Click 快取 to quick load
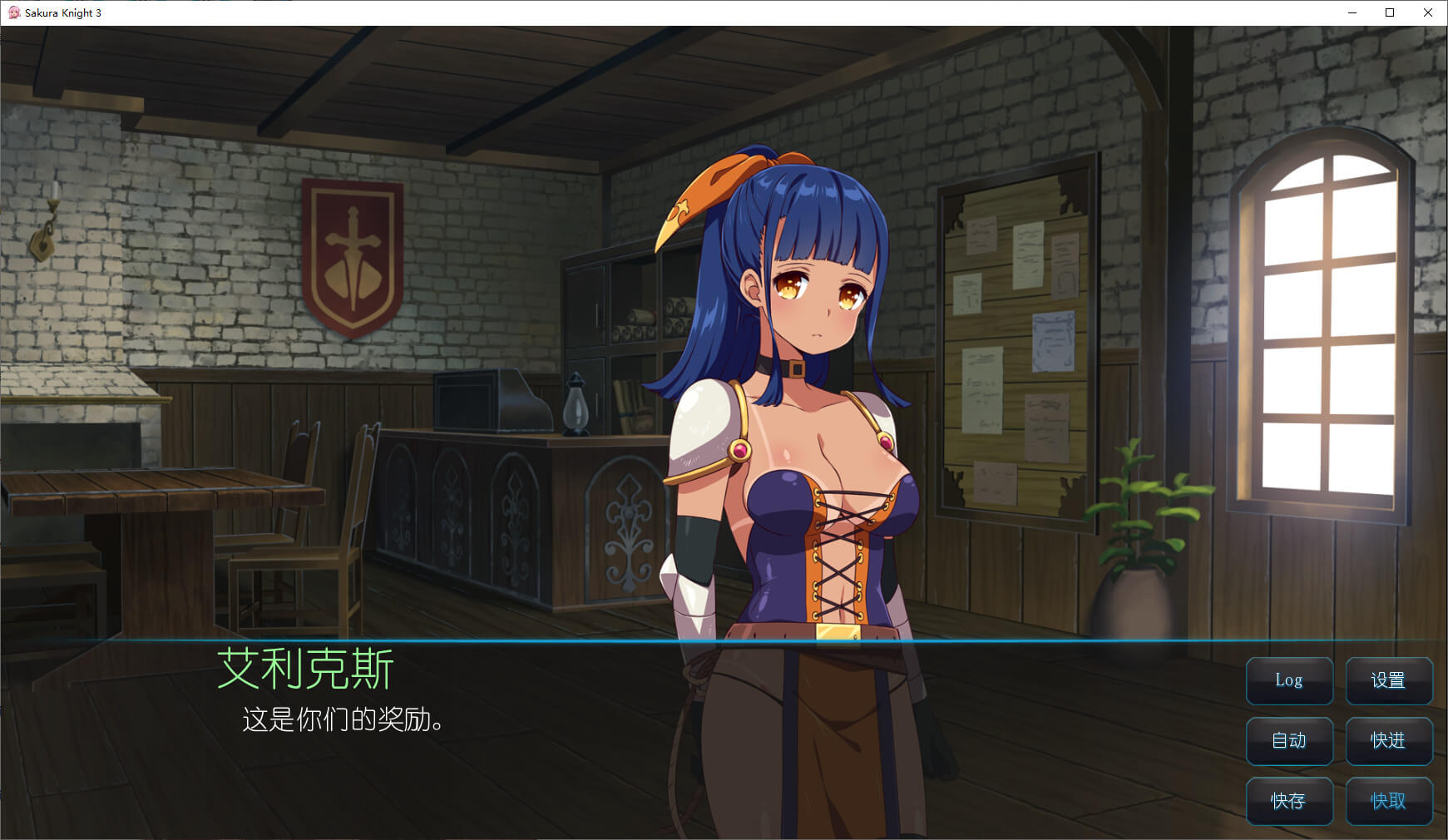The width and height of the screenshot is (1448, 840). (1388, 801)
